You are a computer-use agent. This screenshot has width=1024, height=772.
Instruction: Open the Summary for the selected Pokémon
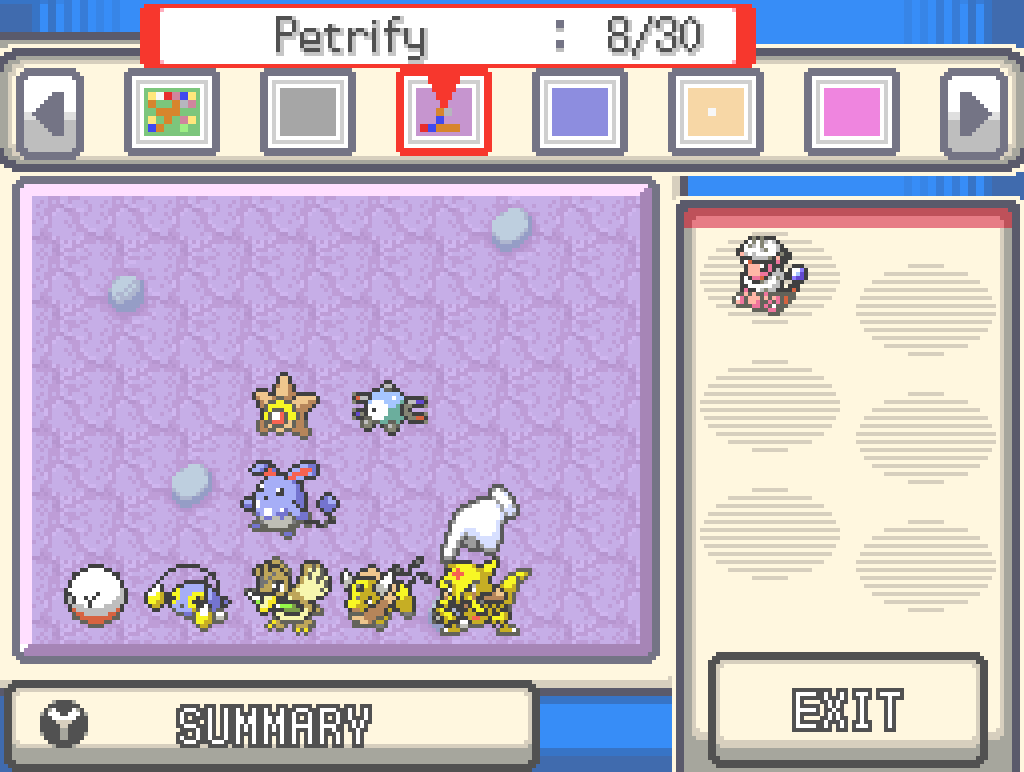(x=272, y=724)
